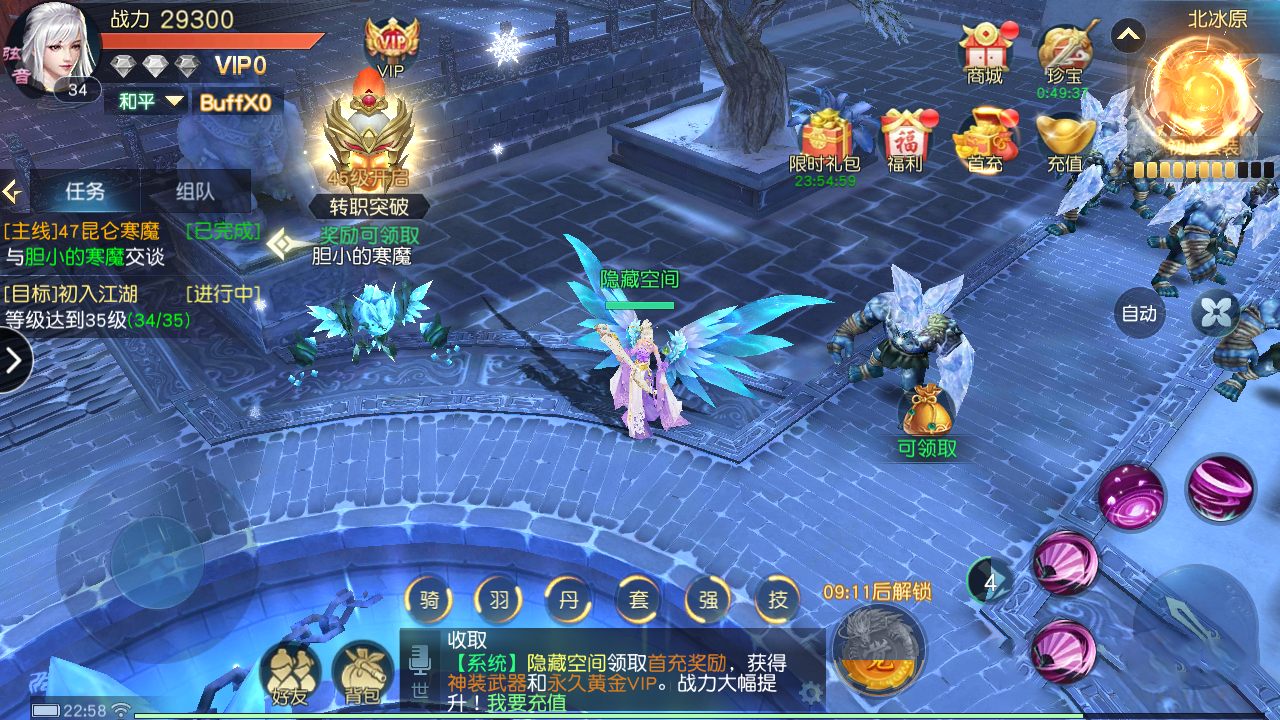The height and width of the screenshot is (720, 1280).
Task: Switch to the 任务 quest tab
Action: click(x=86, y=191)
